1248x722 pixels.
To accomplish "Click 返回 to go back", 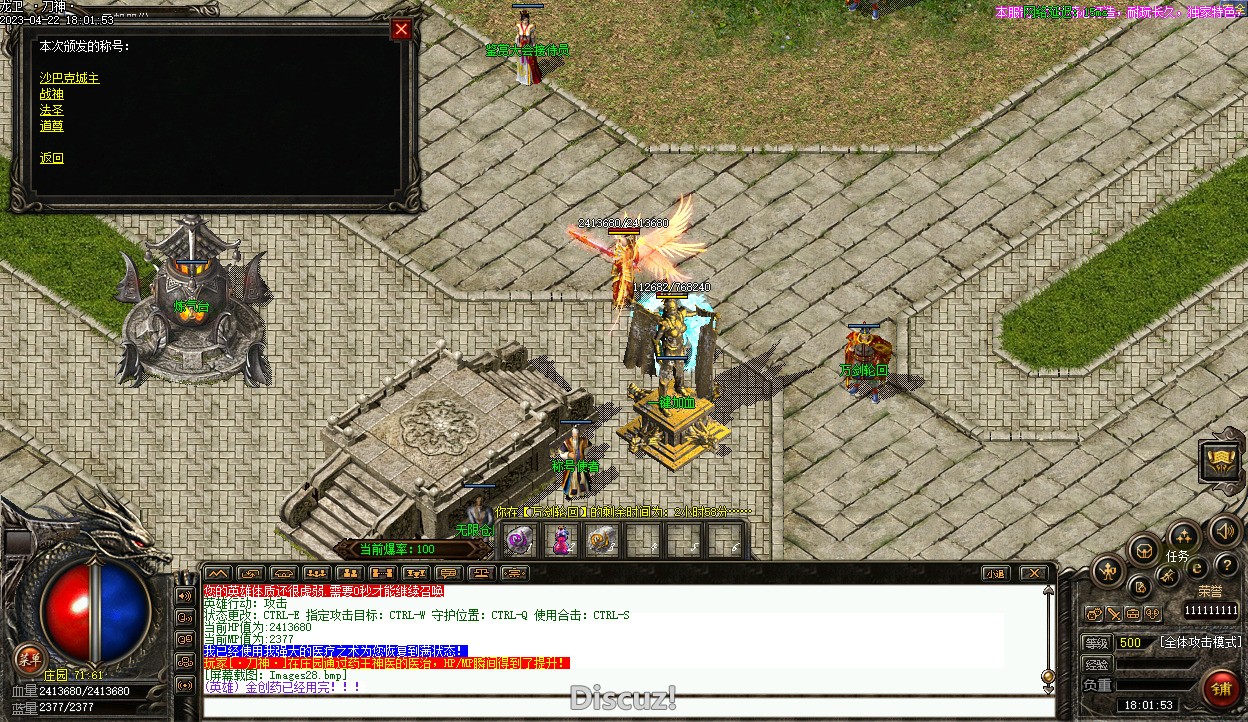I will 52,158.
